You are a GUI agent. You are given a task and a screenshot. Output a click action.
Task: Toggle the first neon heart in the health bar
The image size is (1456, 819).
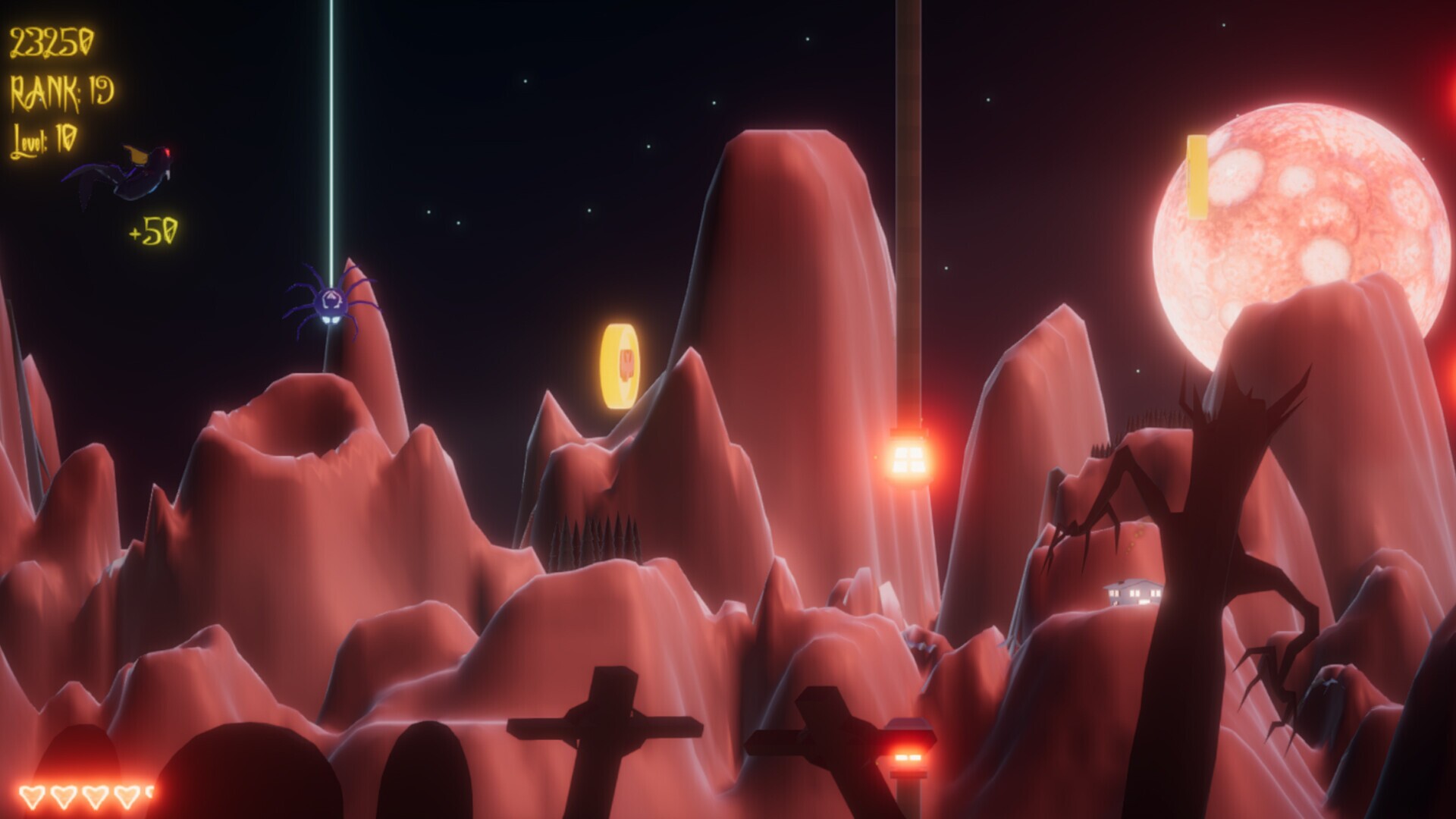tap(32, 796)
